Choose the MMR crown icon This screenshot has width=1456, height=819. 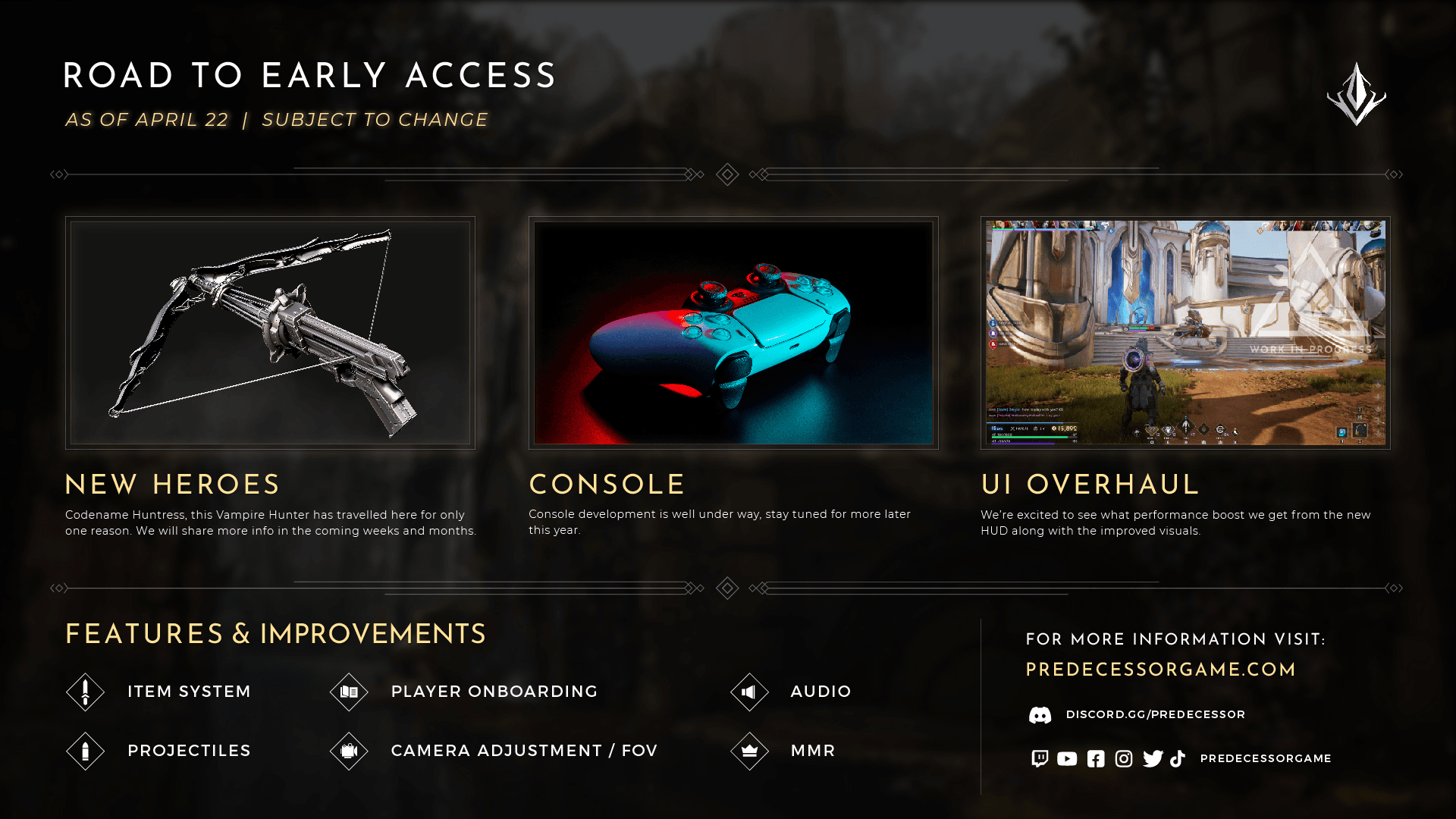(749, 751)
